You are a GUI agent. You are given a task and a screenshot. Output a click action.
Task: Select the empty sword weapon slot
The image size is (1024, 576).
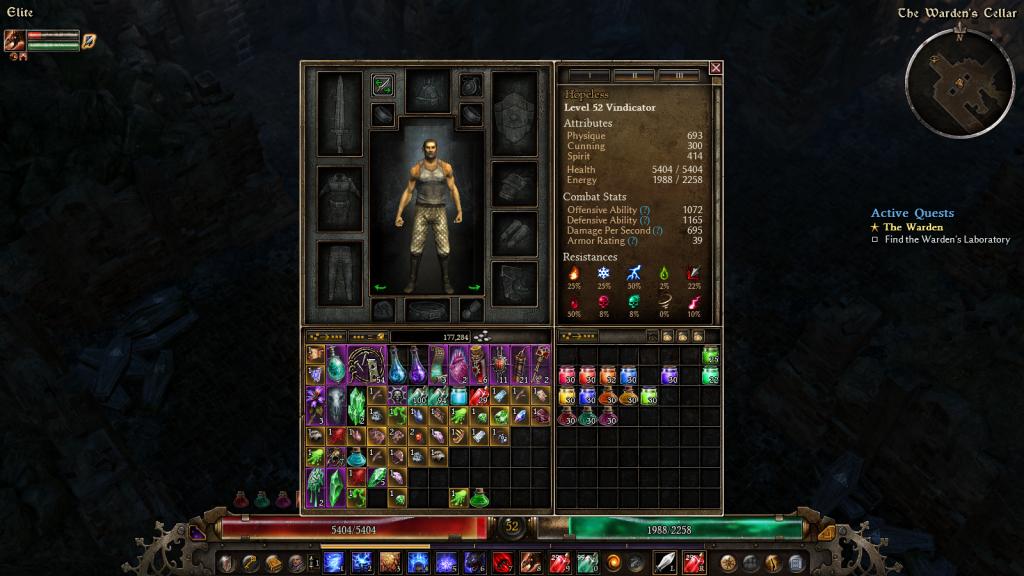[x=339, y=113]
